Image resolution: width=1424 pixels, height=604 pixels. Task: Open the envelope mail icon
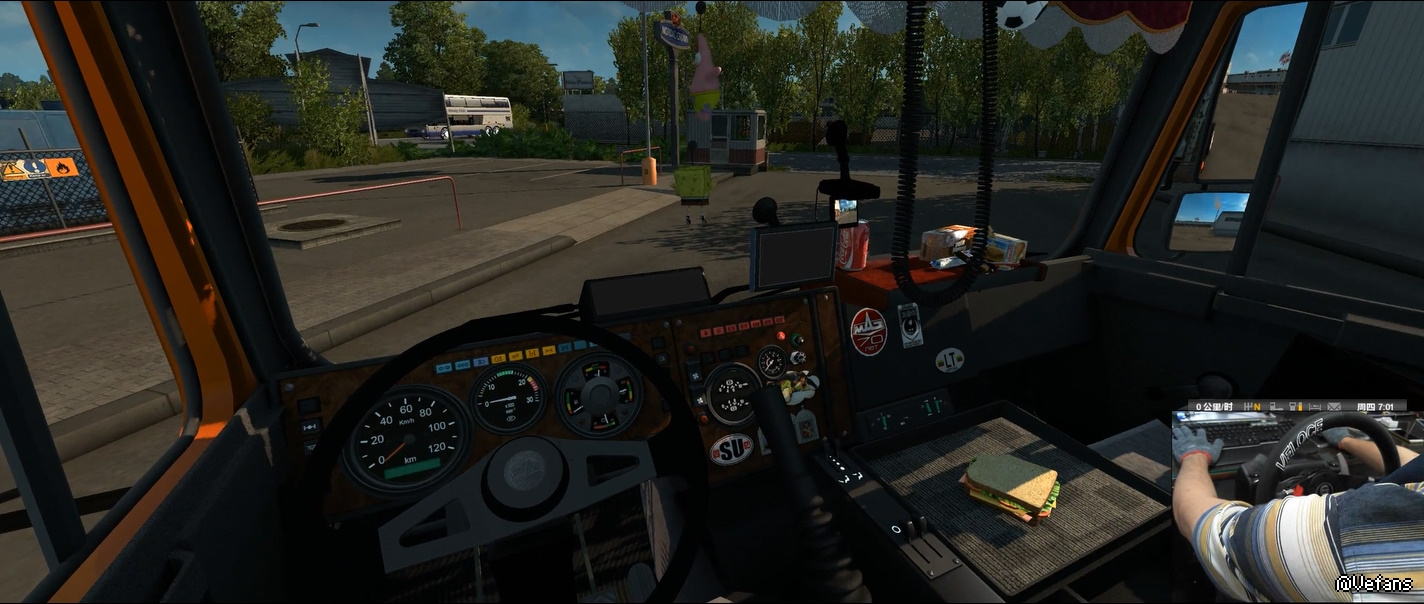(1334, 407)
